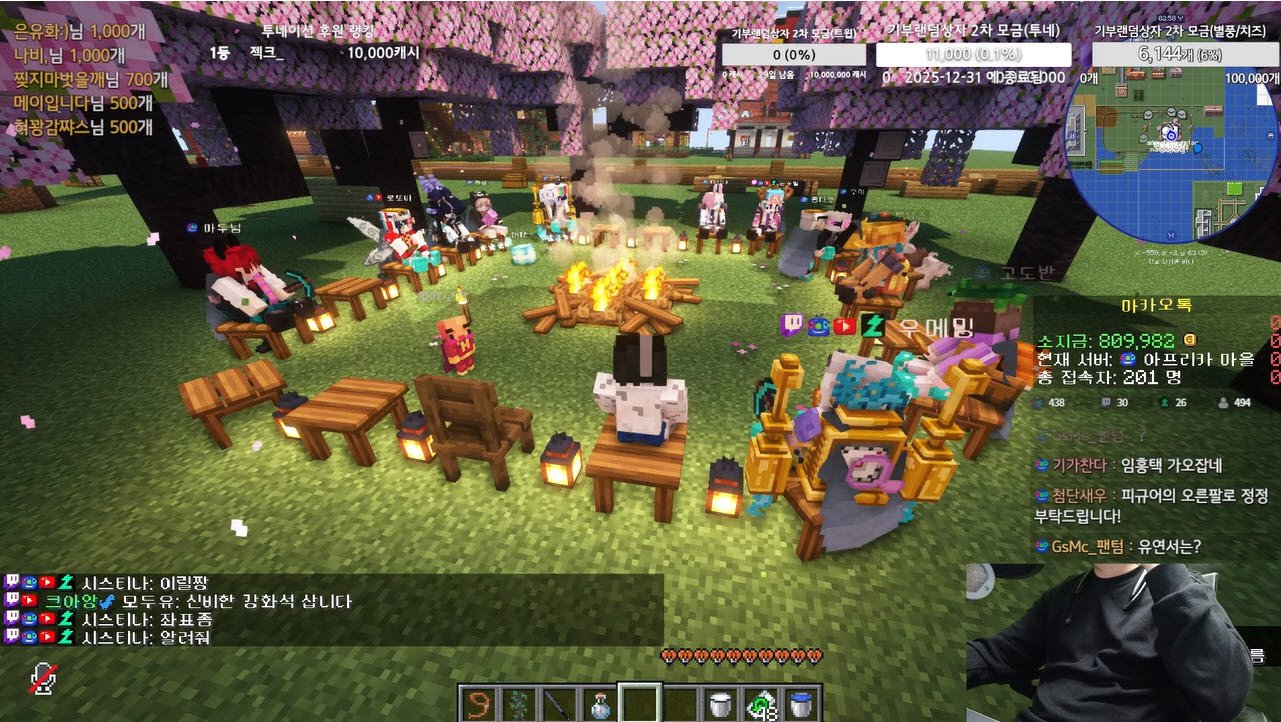
Task: Select the green item stack of 48
Action: (x=762, y=703)
